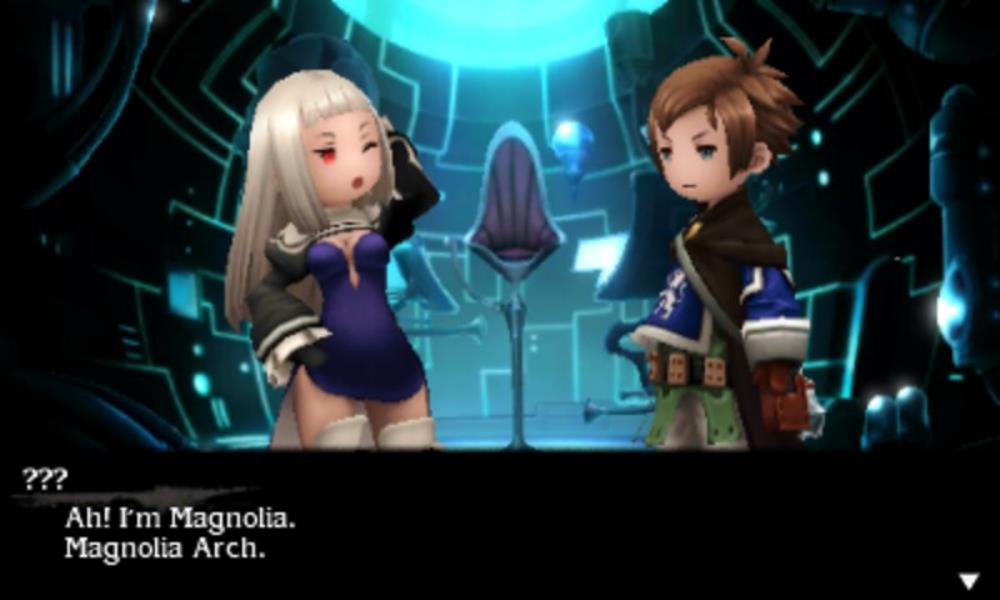Advance dialogue with the white arrow indicator
The width and height of the screenshot is (1000, 600).
pos(968,580)
